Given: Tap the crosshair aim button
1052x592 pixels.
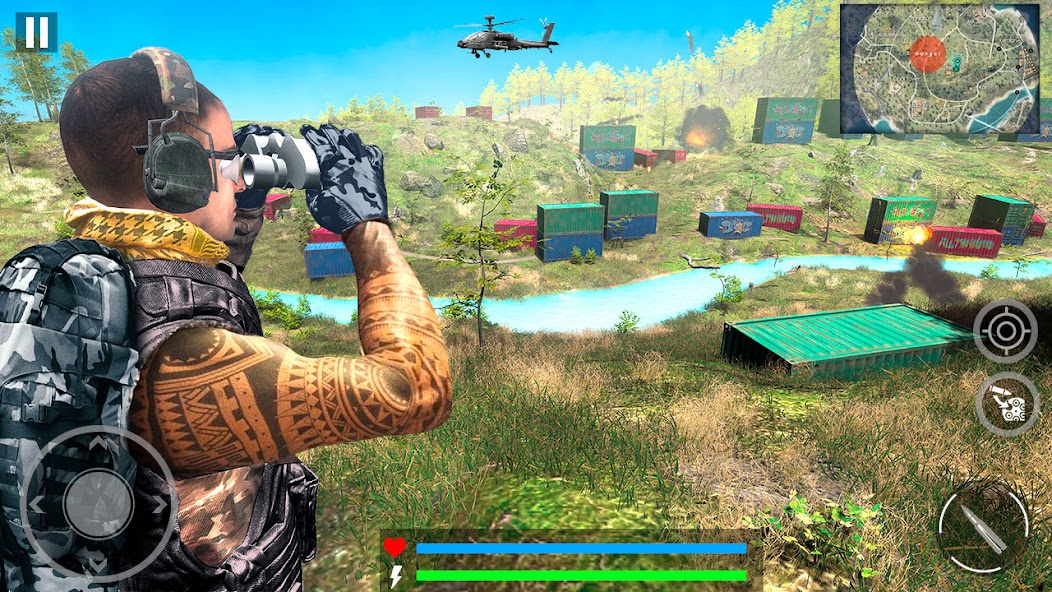Looking at the screenshot, I should tap(1005, 330).
